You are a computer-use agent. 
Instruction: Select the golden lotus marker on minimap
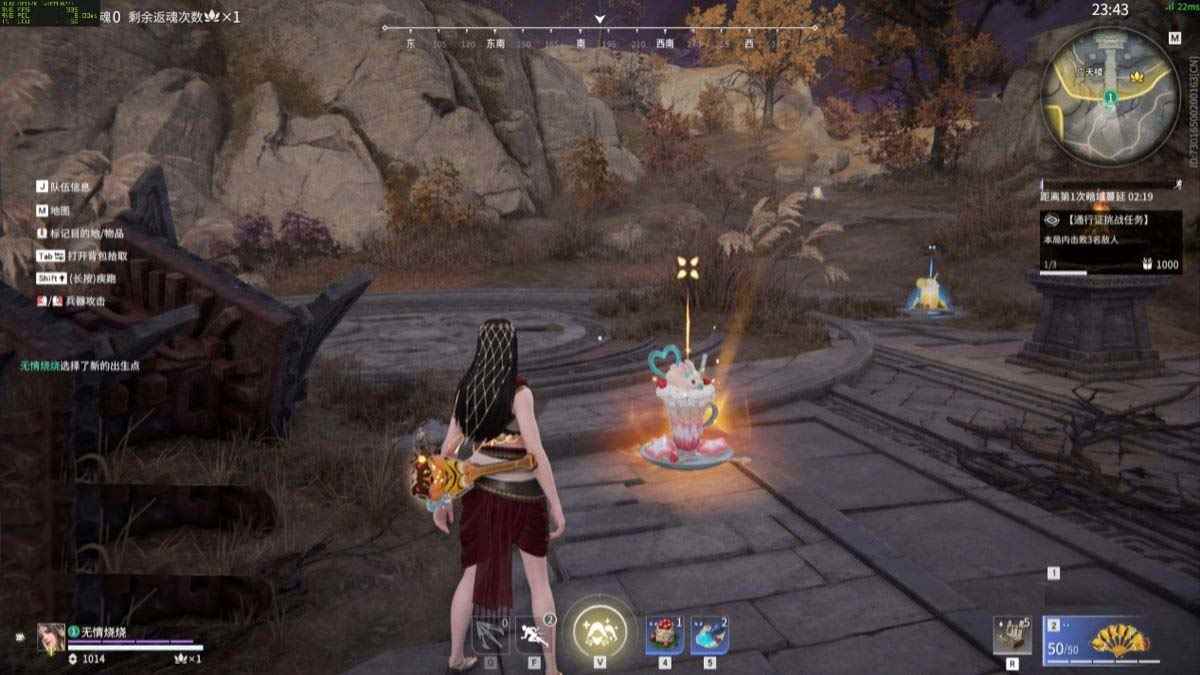(1138, 76)
